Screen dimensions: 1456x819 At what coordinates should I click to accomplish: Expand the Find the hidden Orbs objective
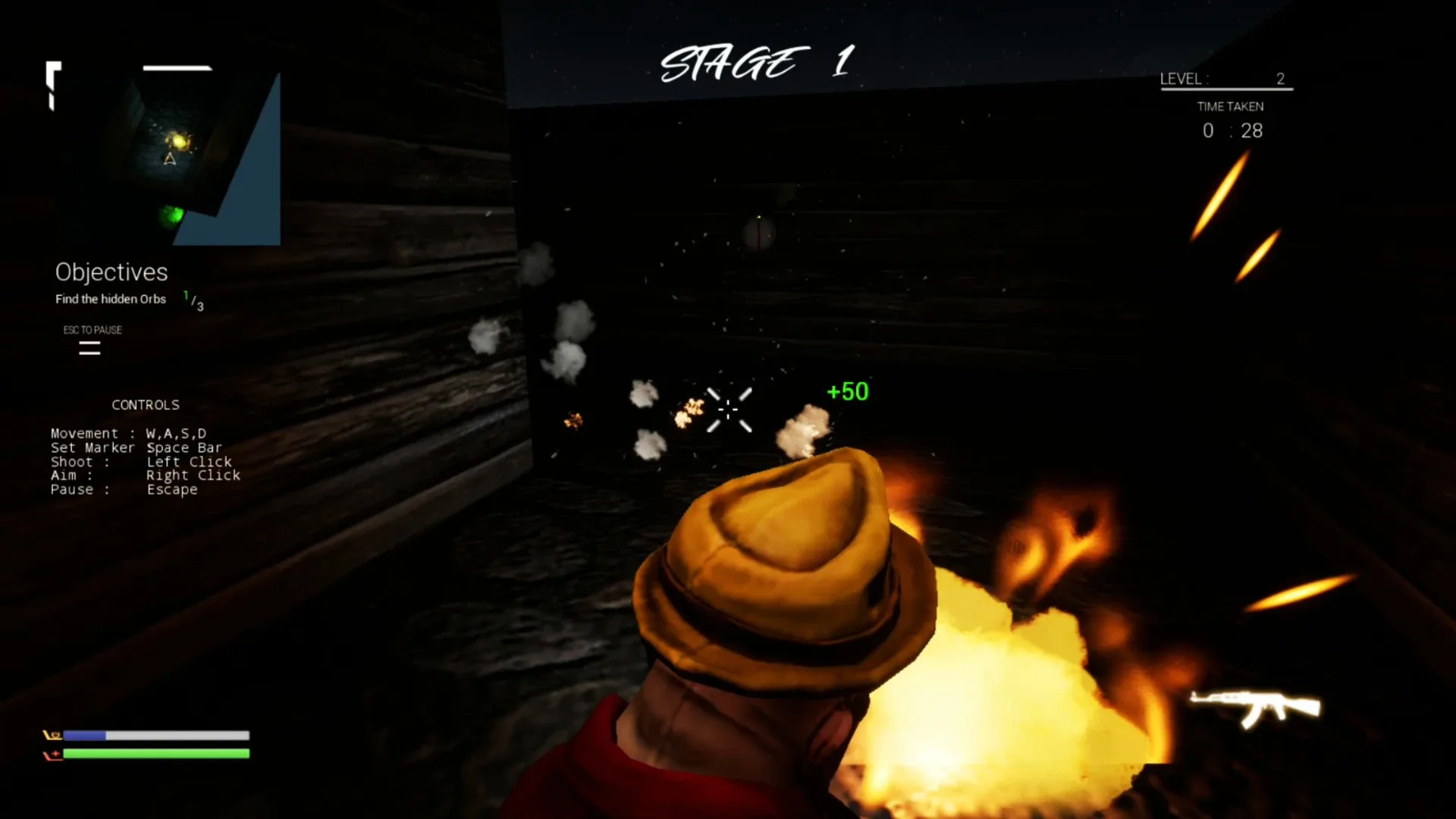point(110,299)
